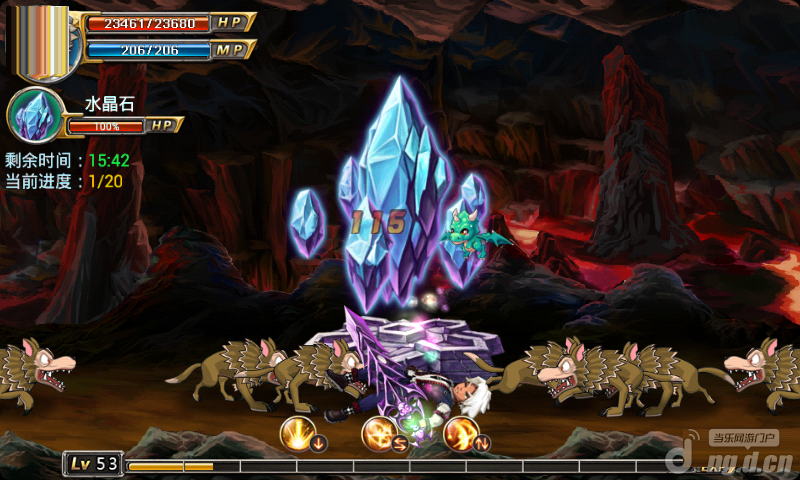
Task: Use the fire slash skill with sideways arrows
Action: [380, 433]
